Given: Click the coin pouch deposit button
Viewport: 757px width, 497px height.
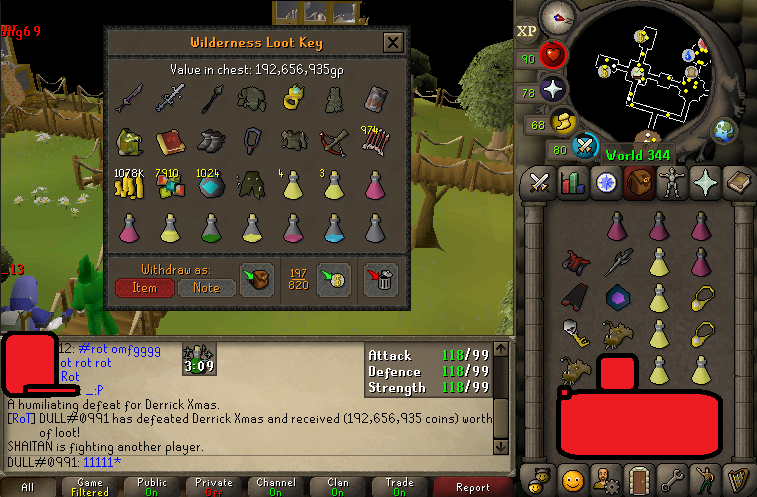Looking at the screenshot, I should point(334,279).
